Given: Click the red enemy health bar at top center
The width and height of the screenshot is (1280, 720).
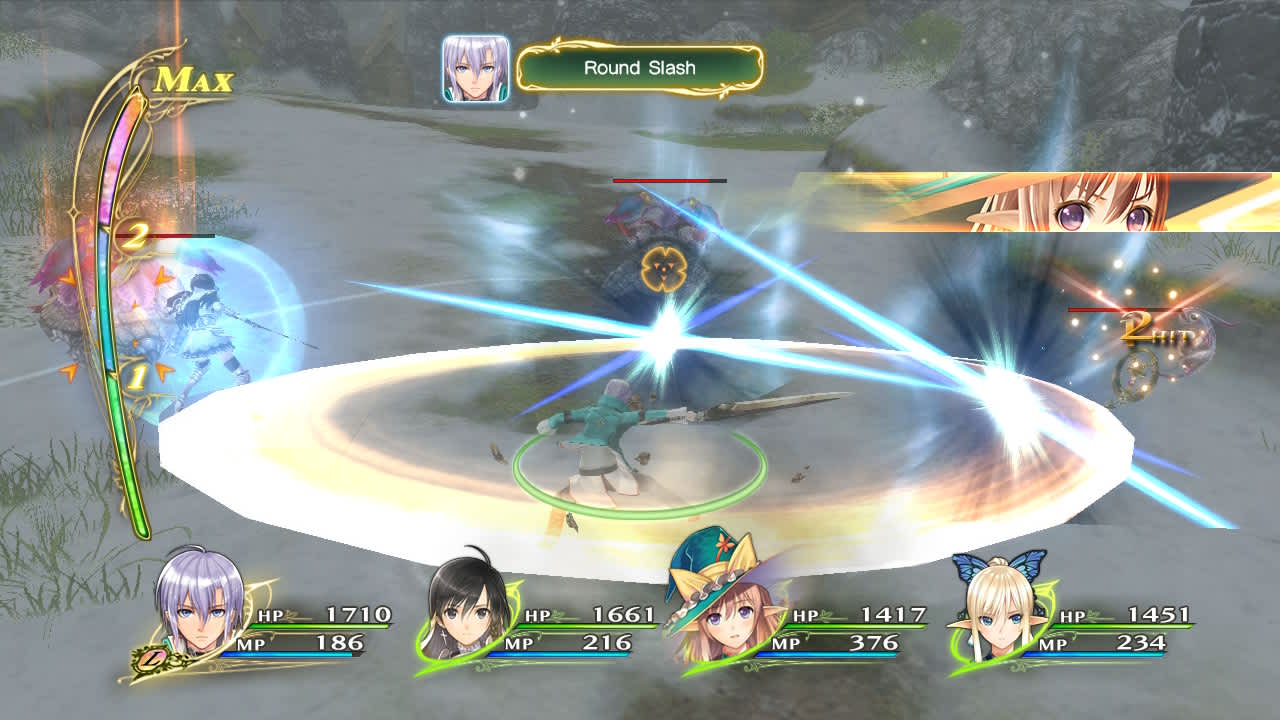Looking at the screenshot, I should tap(665, 181).
